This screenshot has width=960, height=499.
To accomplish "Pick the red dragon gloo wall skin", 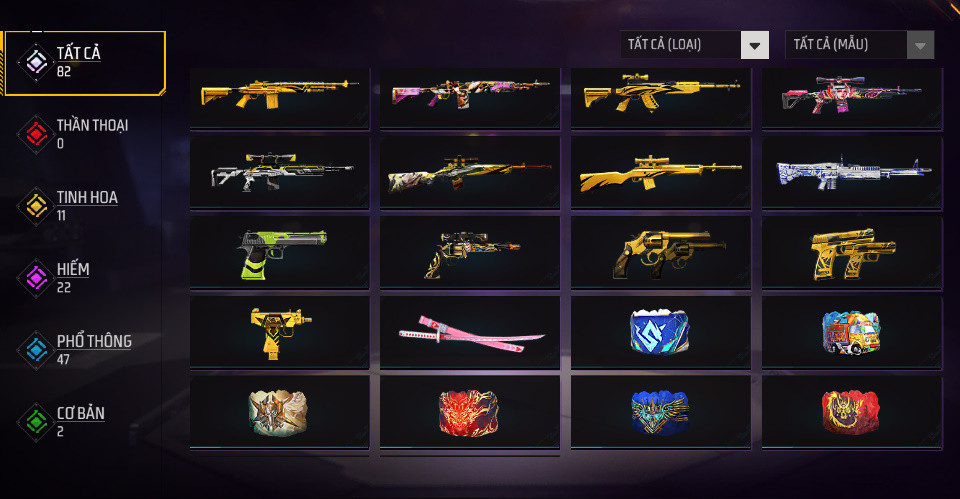I will click(470, 411).
